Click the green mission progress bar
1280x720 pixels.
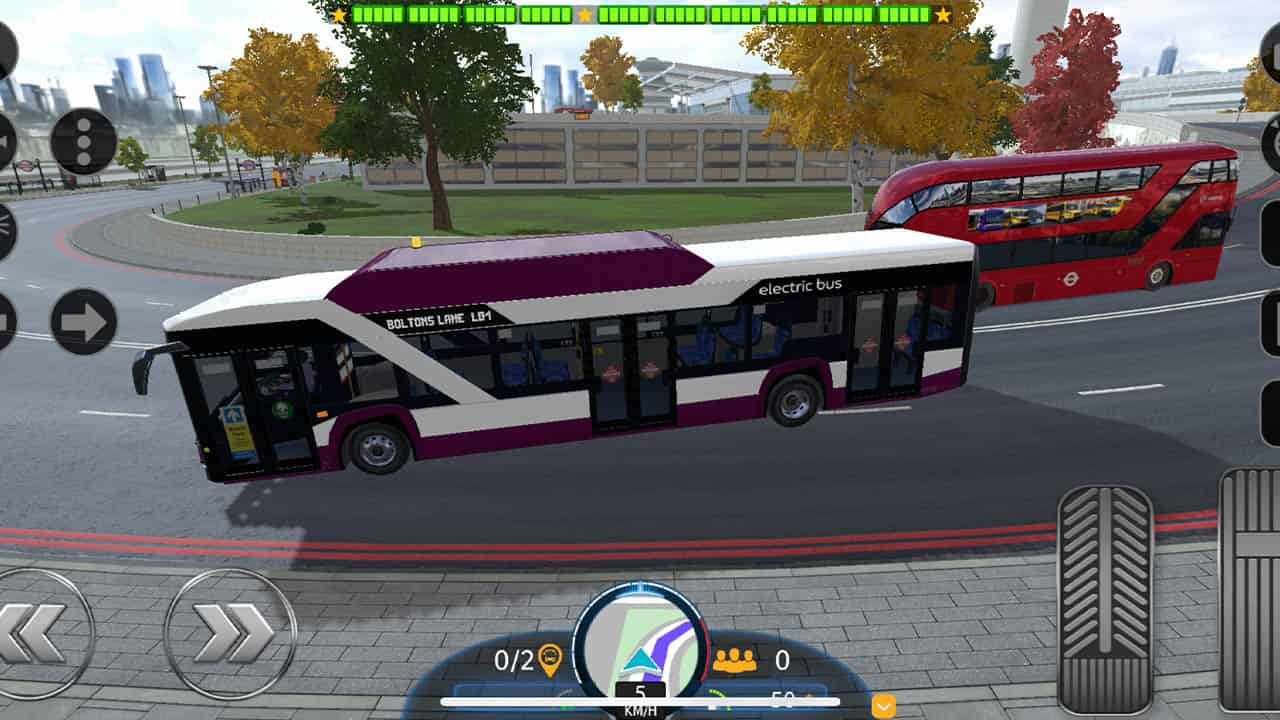click(640, 15)
